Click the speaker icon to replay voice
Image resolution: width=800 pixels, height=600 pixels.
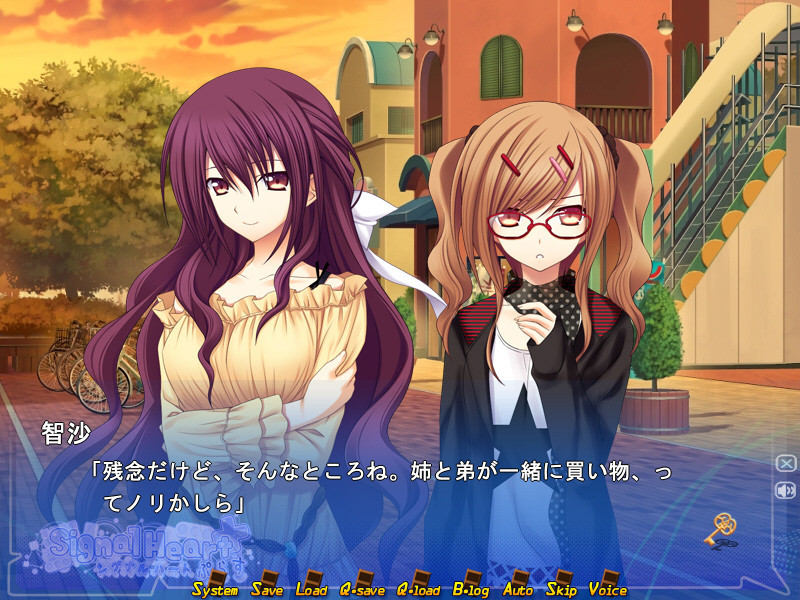(x=785, y=490)
